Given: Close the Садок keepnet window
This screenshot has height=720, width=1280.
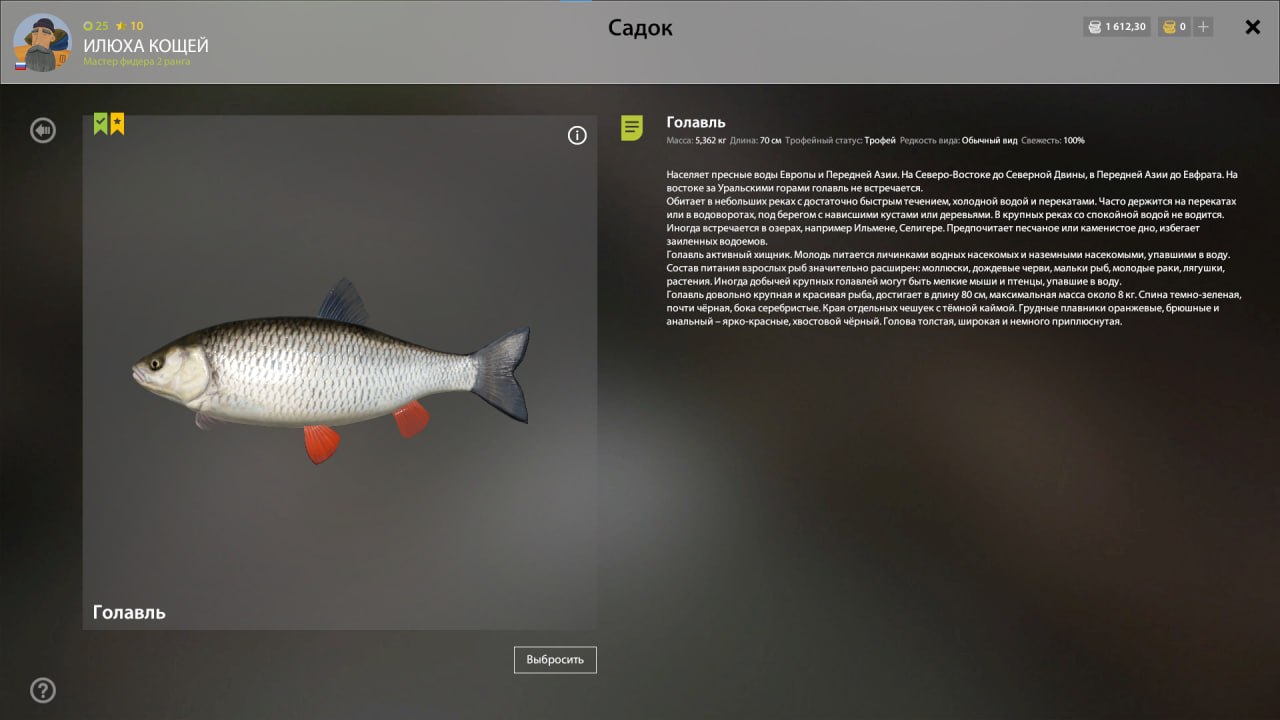Looking at the screenshot, I should (x=1252, y=27).
